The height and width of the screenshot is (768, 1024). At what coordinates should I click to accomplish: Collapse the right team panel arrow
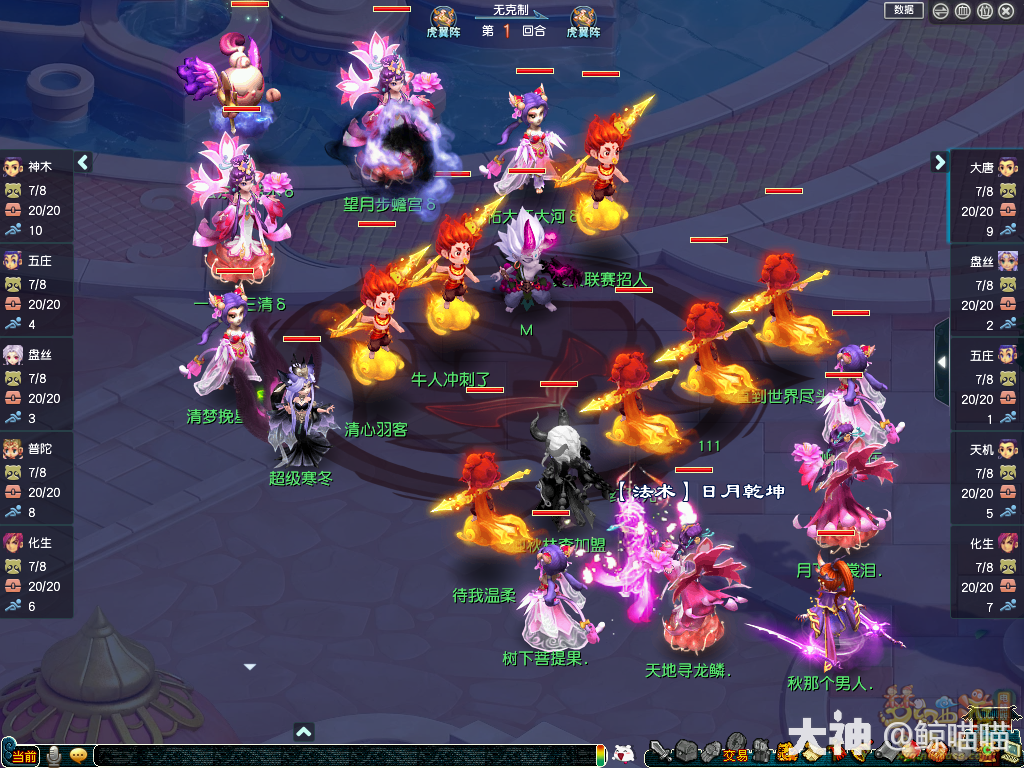point(939,162)
